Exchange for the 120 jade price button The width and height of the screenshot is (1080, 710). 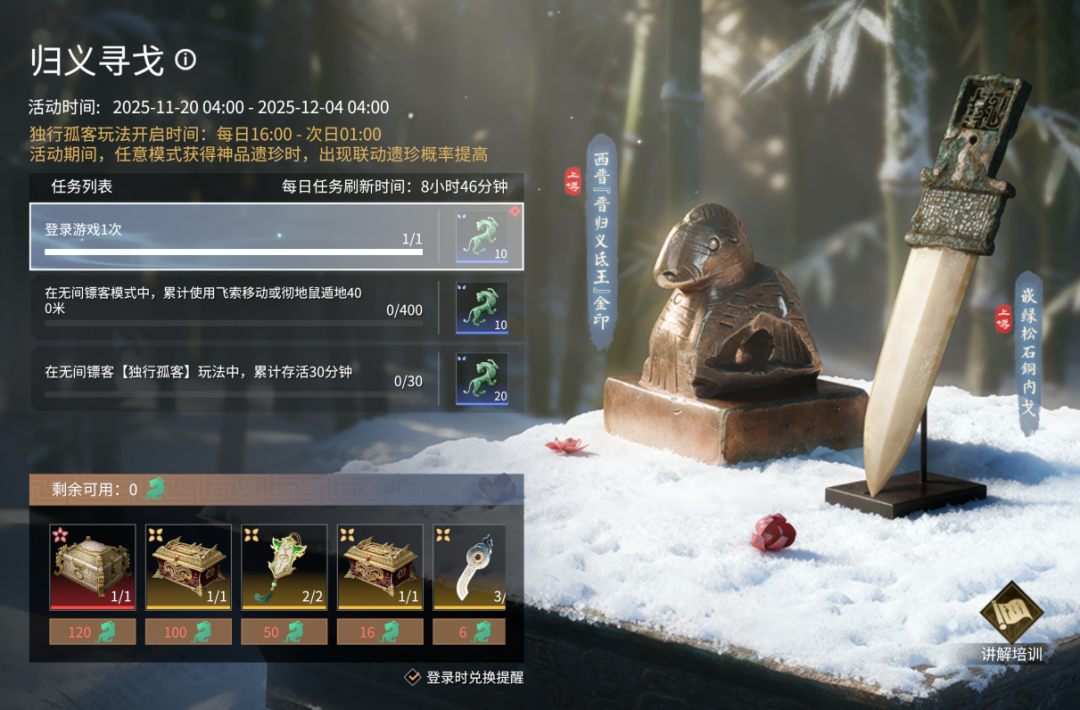click(93, 631)
